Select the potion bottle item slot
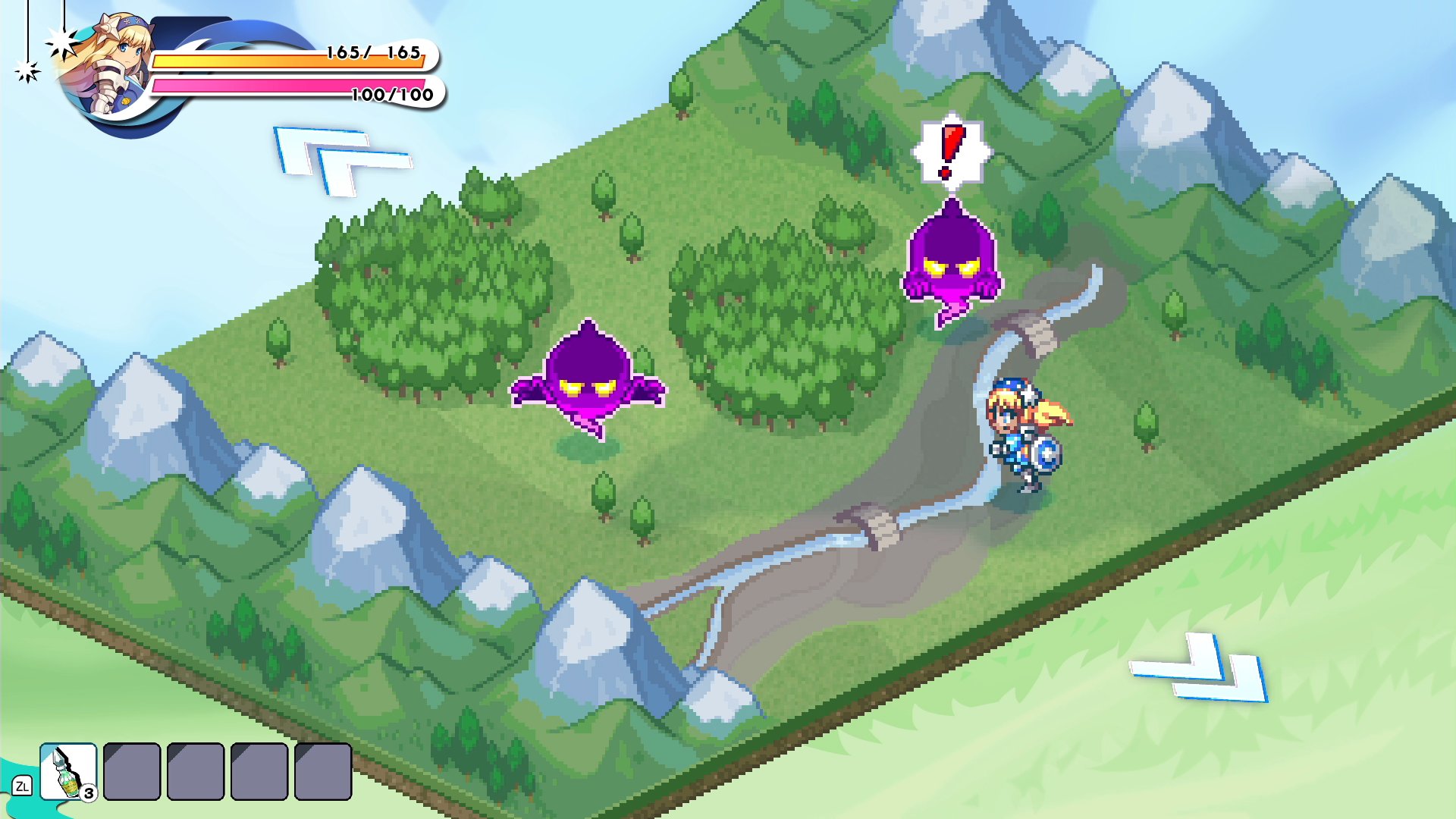Viewport: 1456px width, 819px height. 68,771
